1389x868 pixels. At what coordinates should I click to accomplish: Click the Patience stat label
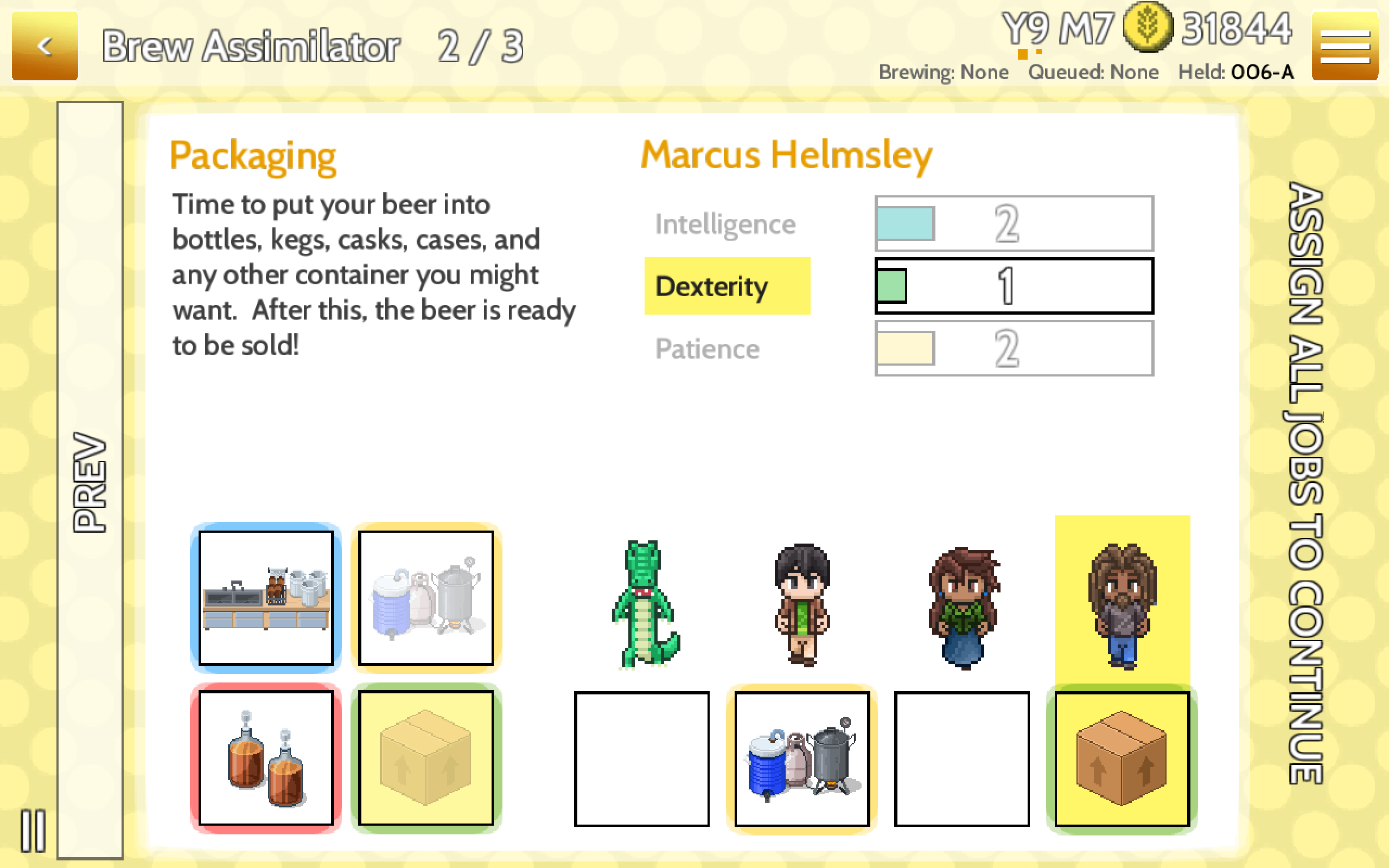point(707,348)
